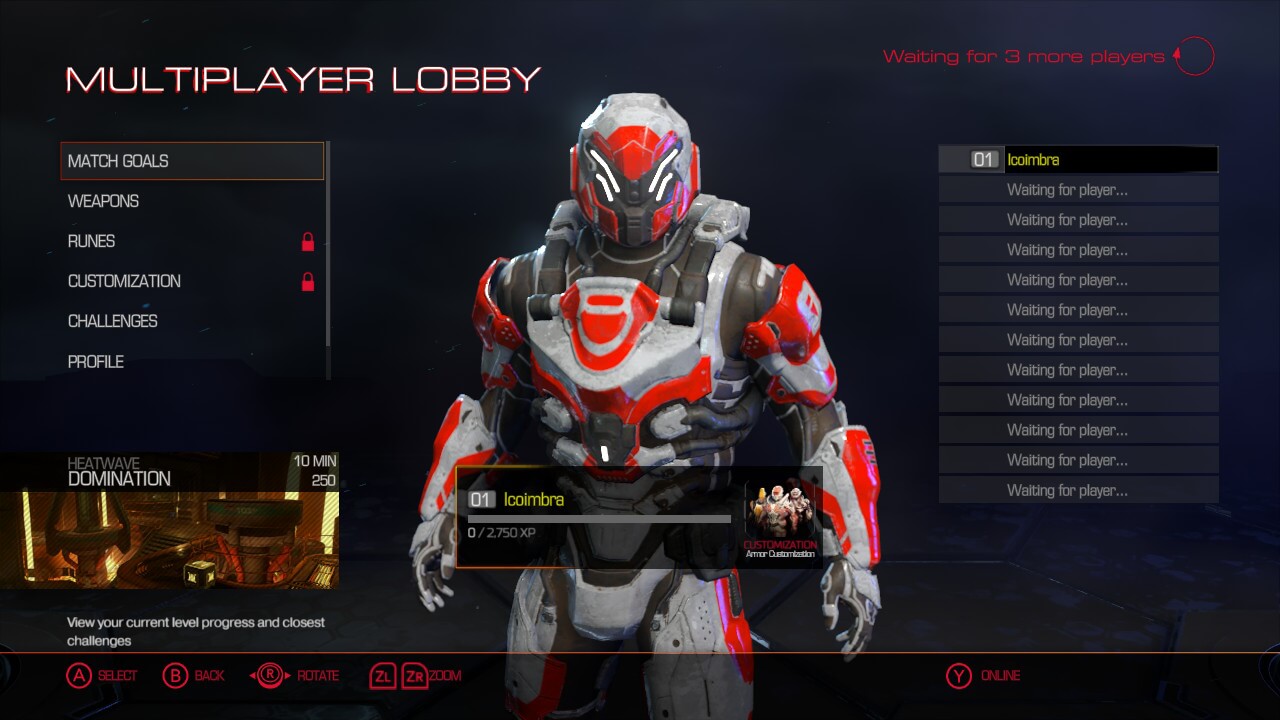
Task: Click the Icoimbra player card XP panel
Action: (600, 516)
